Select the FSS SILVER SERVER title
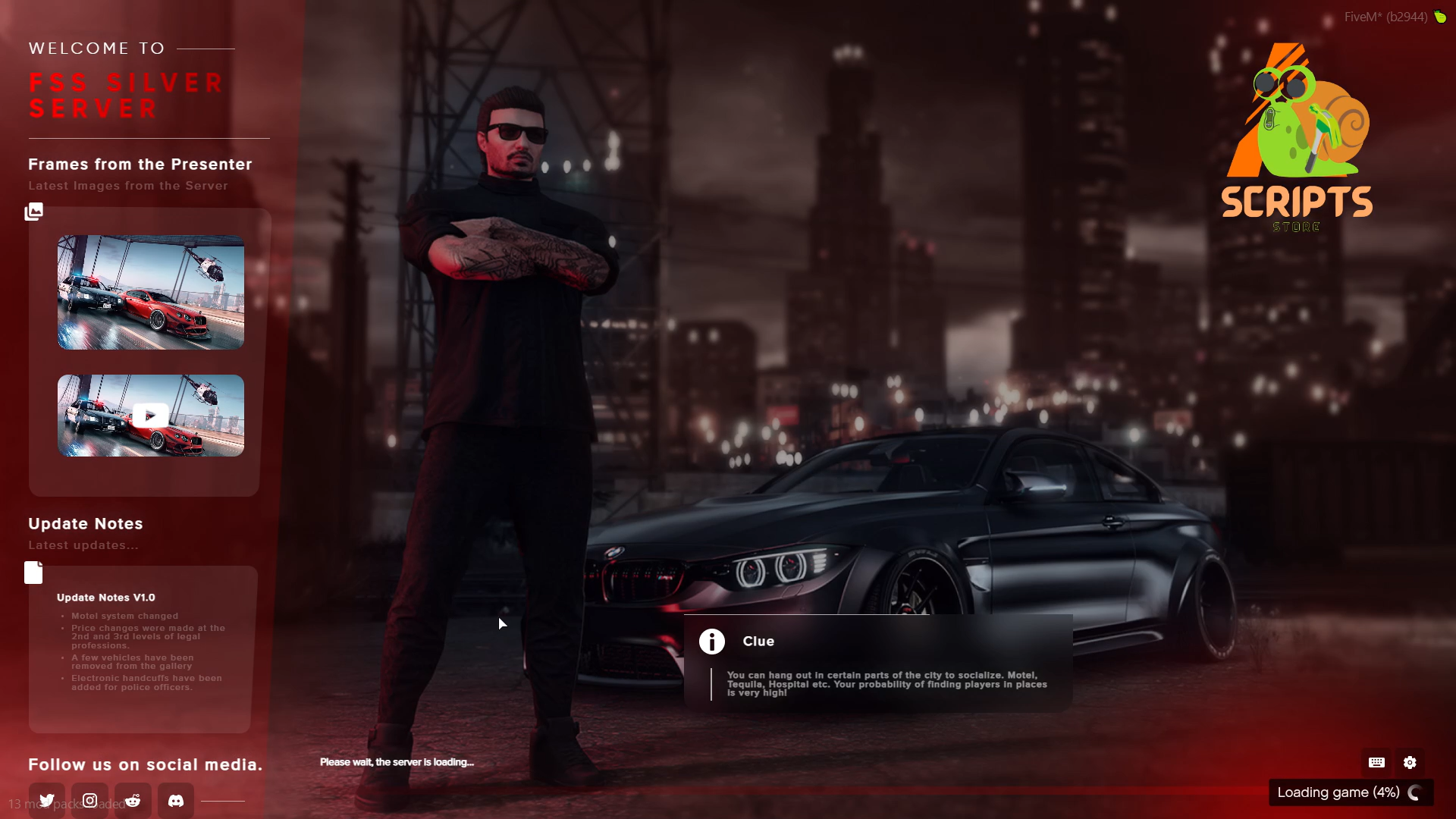 tap(126, 95)
